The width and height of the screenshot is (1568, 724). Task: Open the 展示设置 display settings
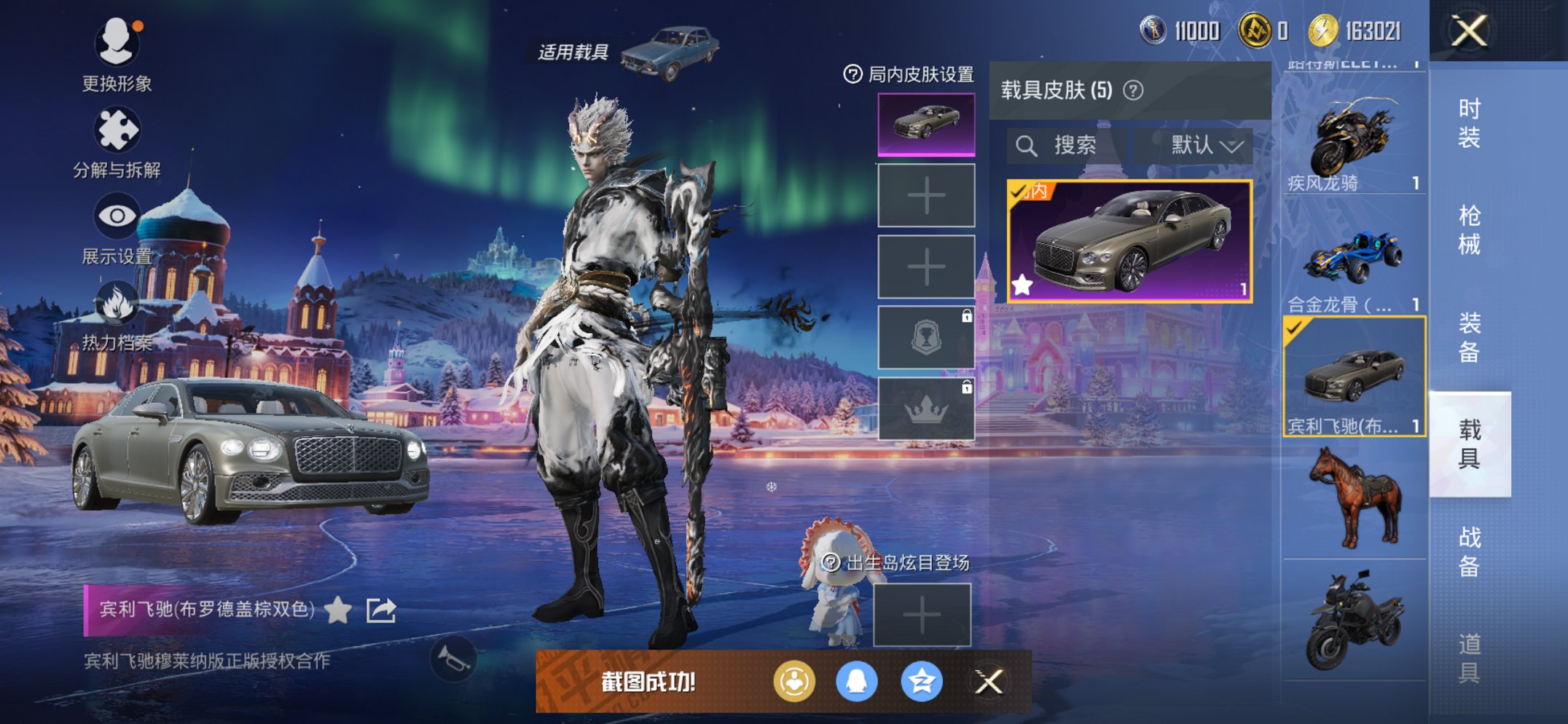pyautogui.click(x=117, y=216)
